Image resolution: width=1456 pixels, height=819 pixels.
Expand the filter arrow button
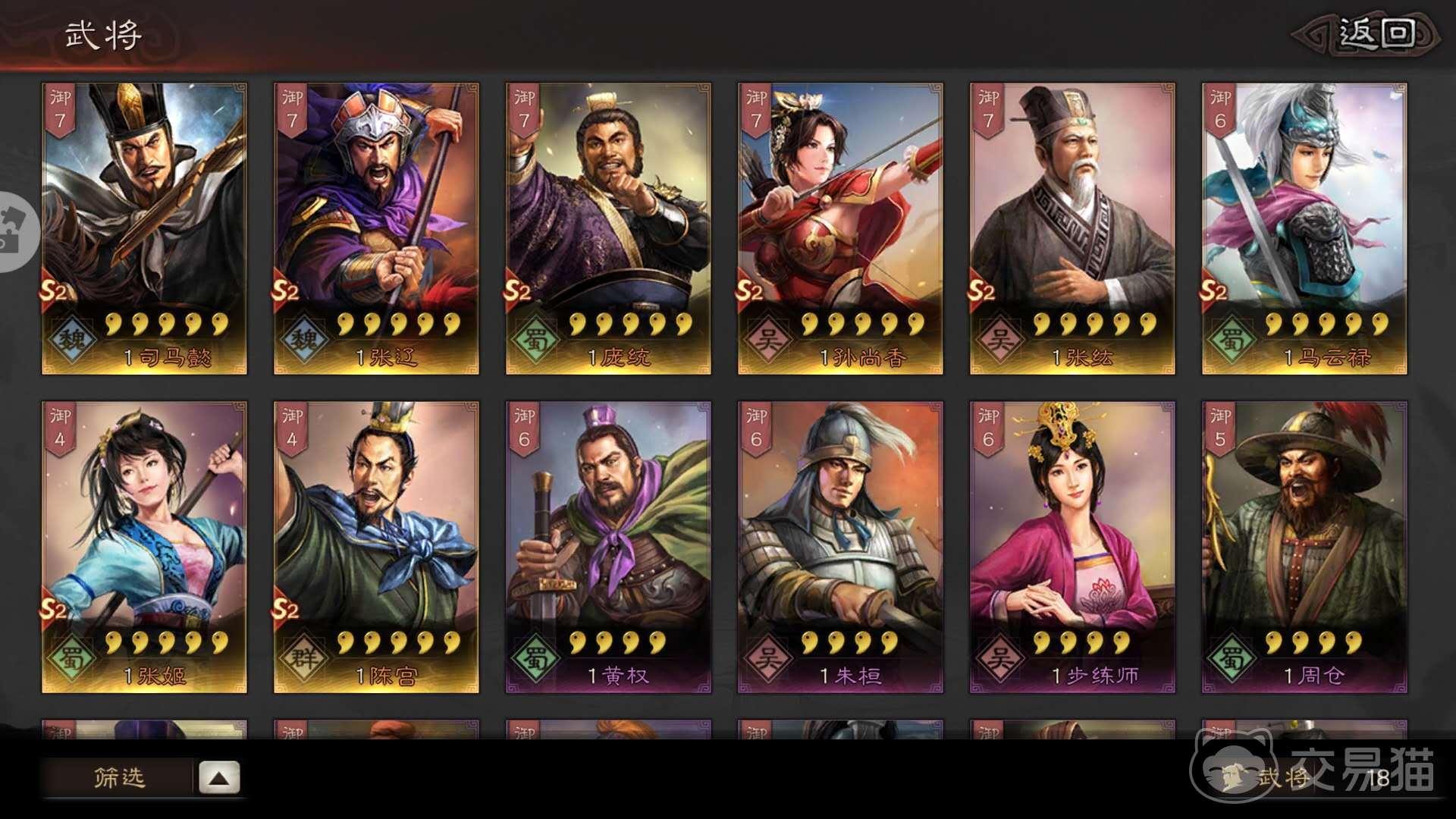point(219,777)
